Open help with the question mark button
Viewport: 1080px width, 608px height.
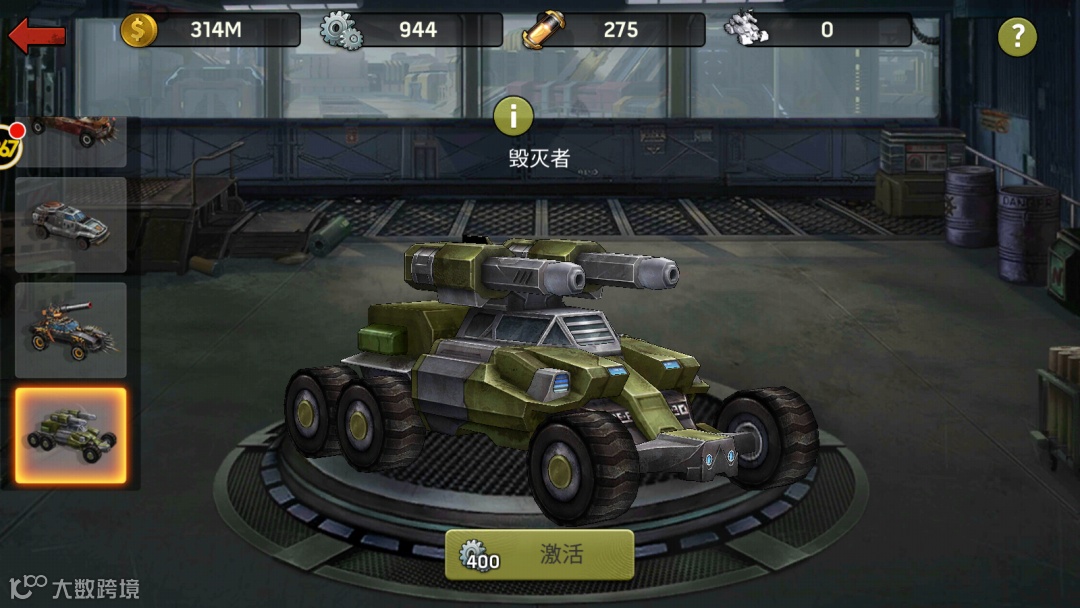point(1017,37)
